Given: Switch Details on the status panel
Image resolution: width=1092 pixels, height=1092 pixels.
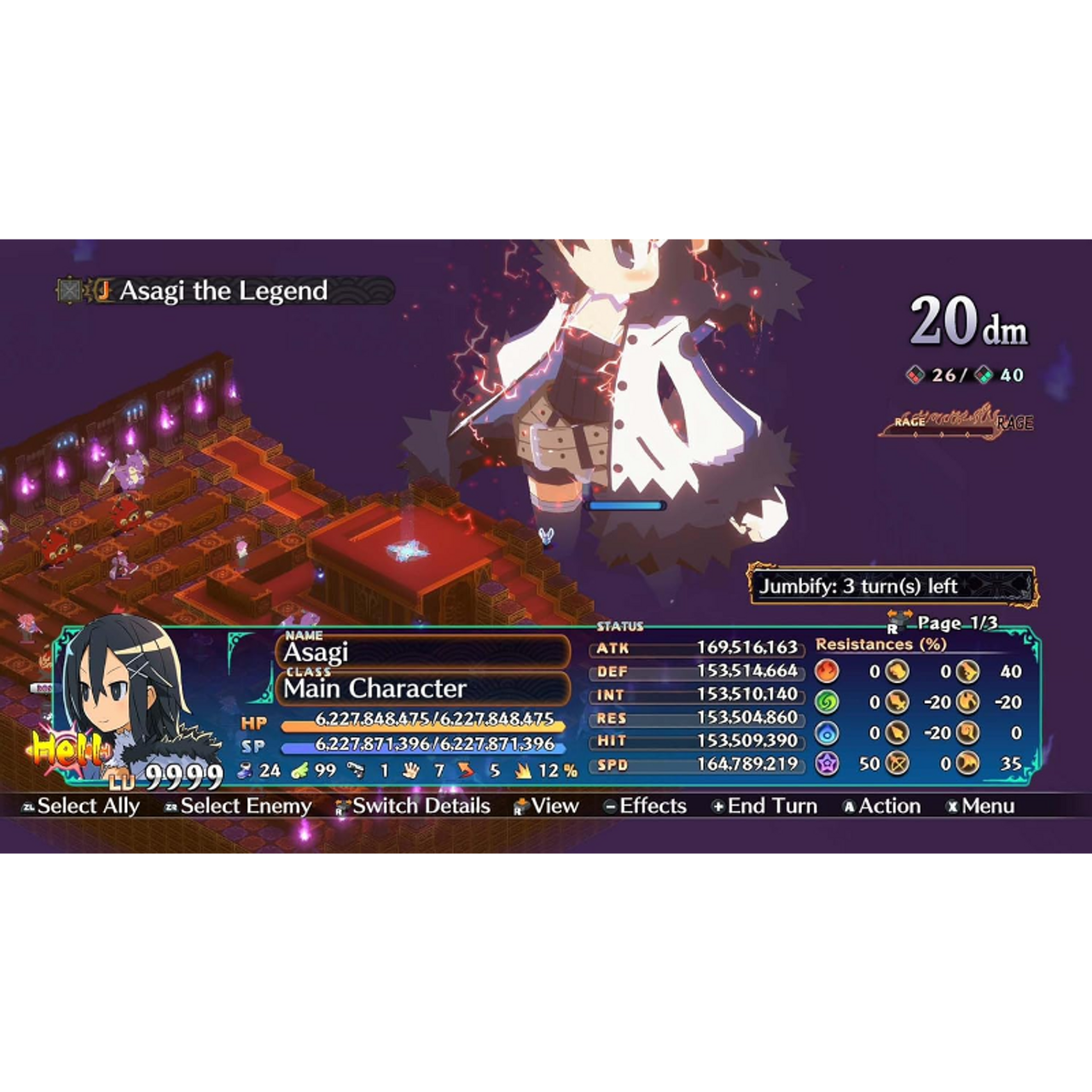Looking at the screenshot, I should pyautogui.click(x=413, y=806).
